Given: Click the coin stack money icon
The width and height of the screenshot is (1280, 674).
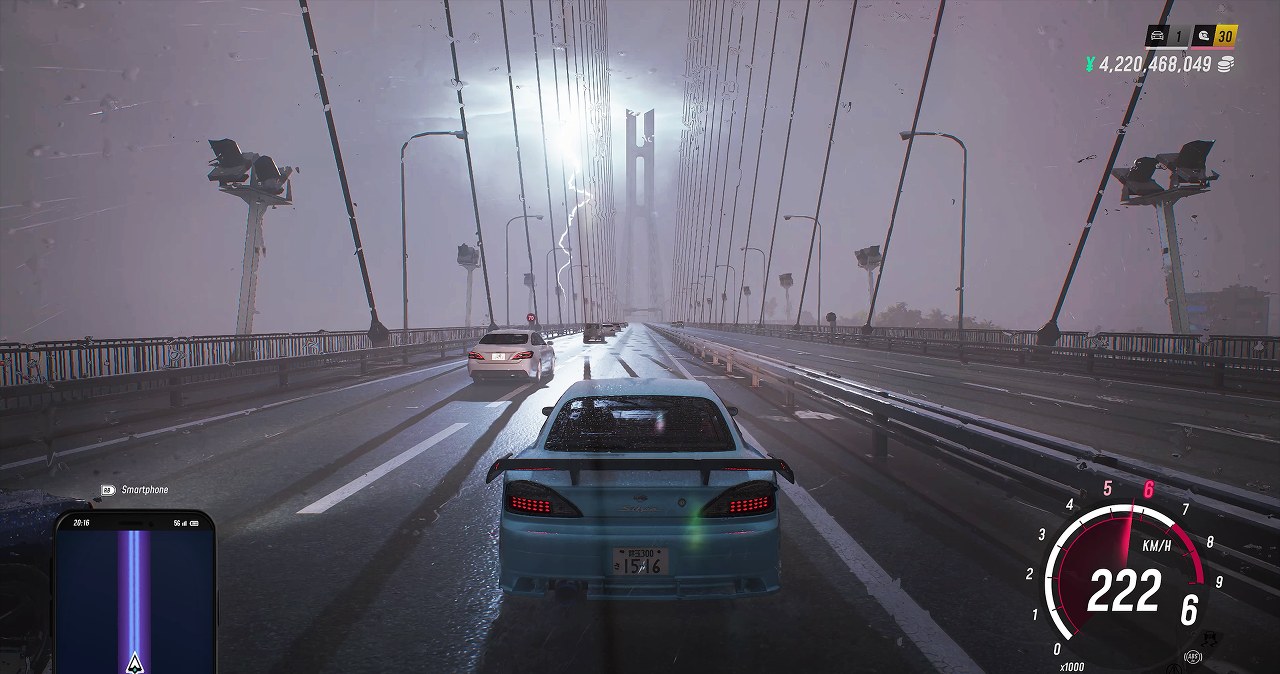Looking at the screenshot, I should coord(1225,64).
